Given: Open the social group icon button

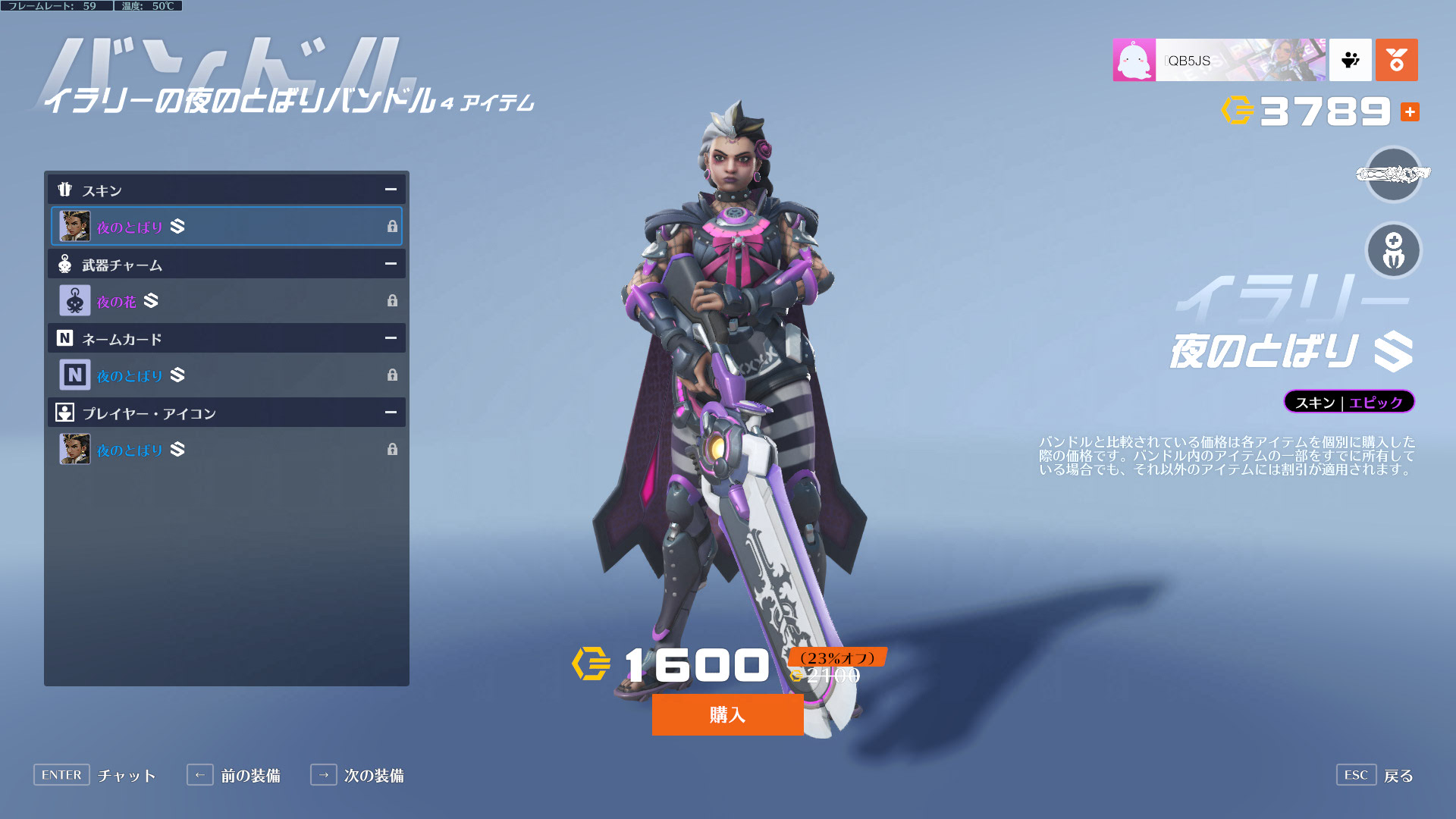Looking at the screenshot, I should click(x=1350, y=60).
